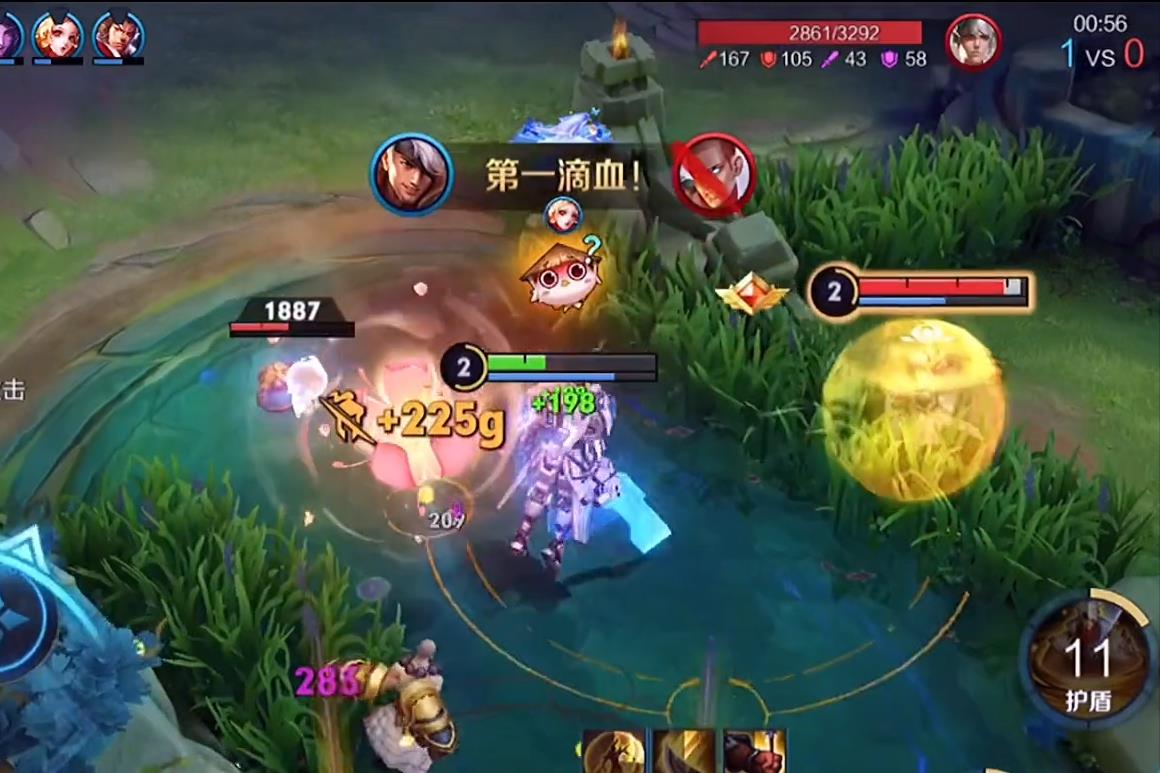
Task: Select the round golden warrior item icon
Action: [614, 752]
